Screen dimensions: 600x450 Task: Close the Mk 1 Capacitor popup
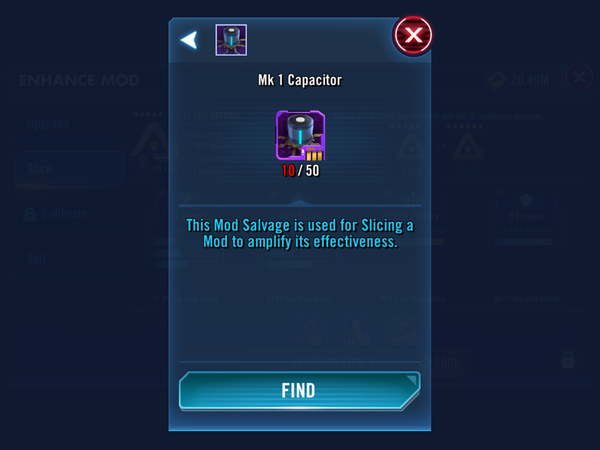click(412, 37)
